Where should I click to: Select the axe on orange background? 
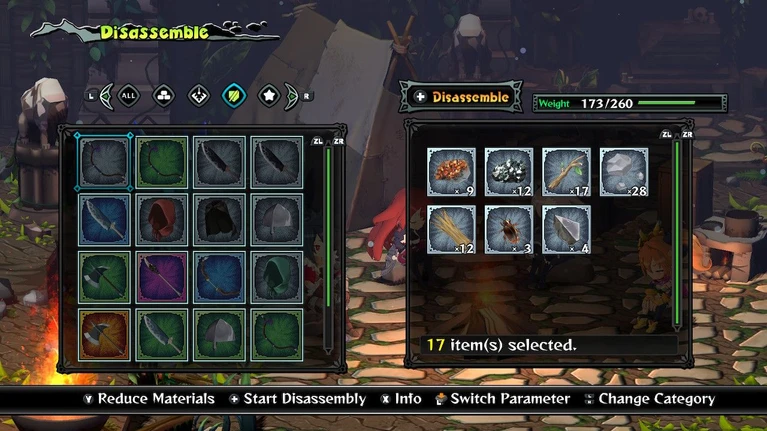click(x=104, y=334)
